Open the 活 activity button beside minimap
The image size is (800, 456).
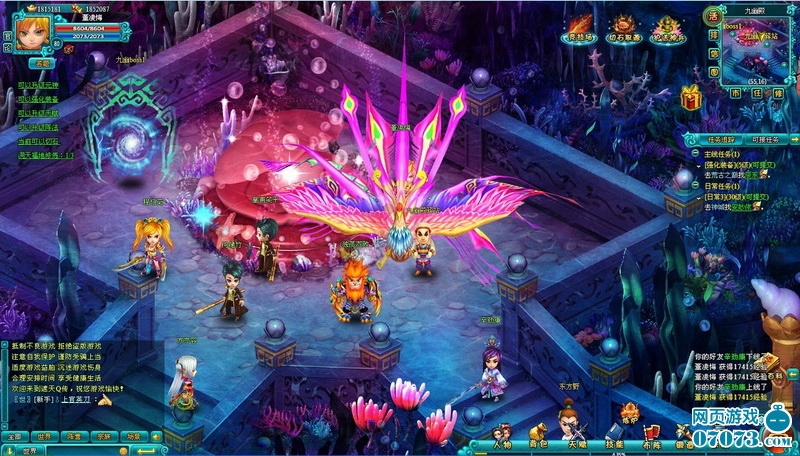click(712, 15)
